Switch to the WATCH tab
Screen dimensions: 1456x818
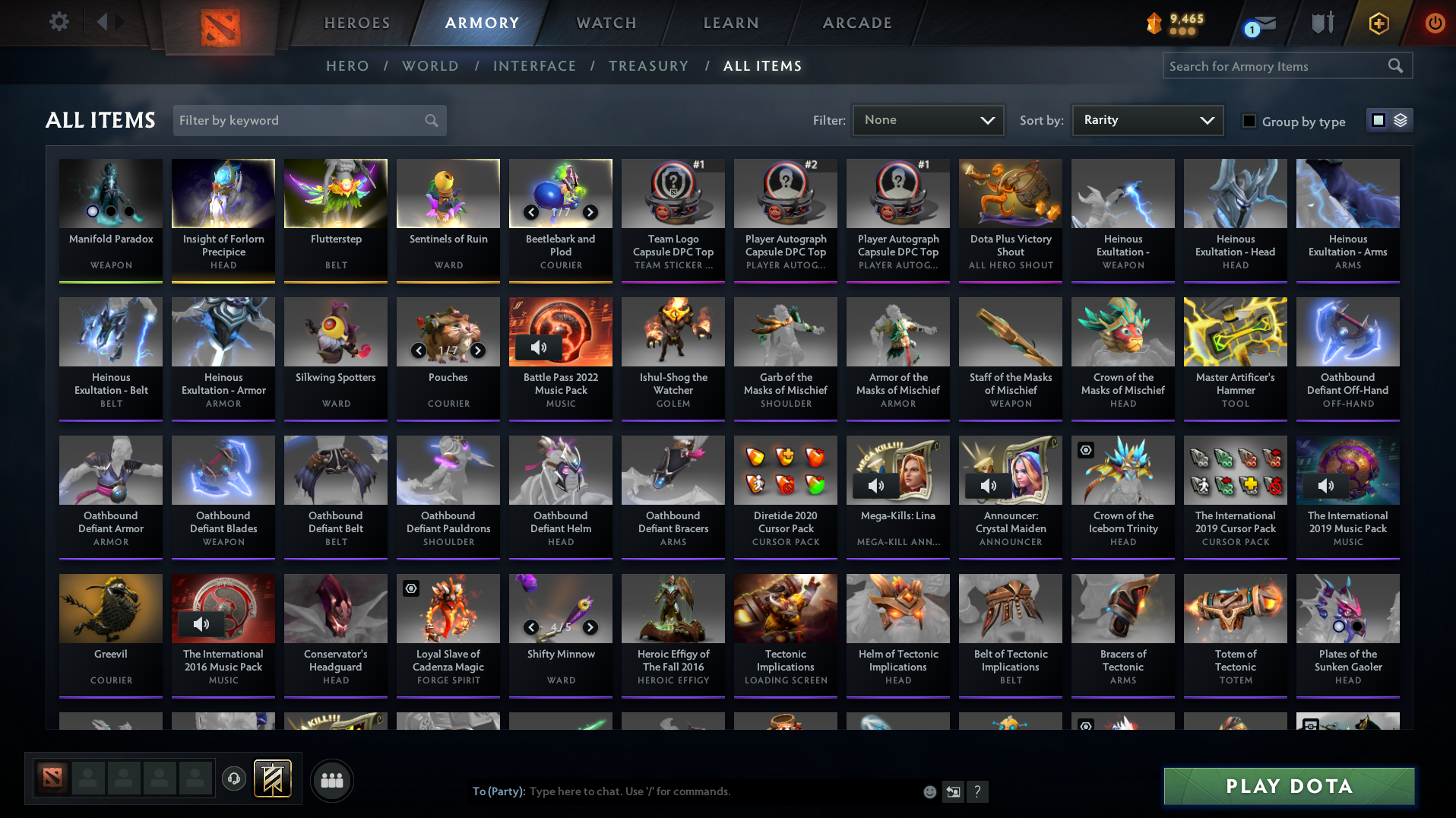pos(605,23)
